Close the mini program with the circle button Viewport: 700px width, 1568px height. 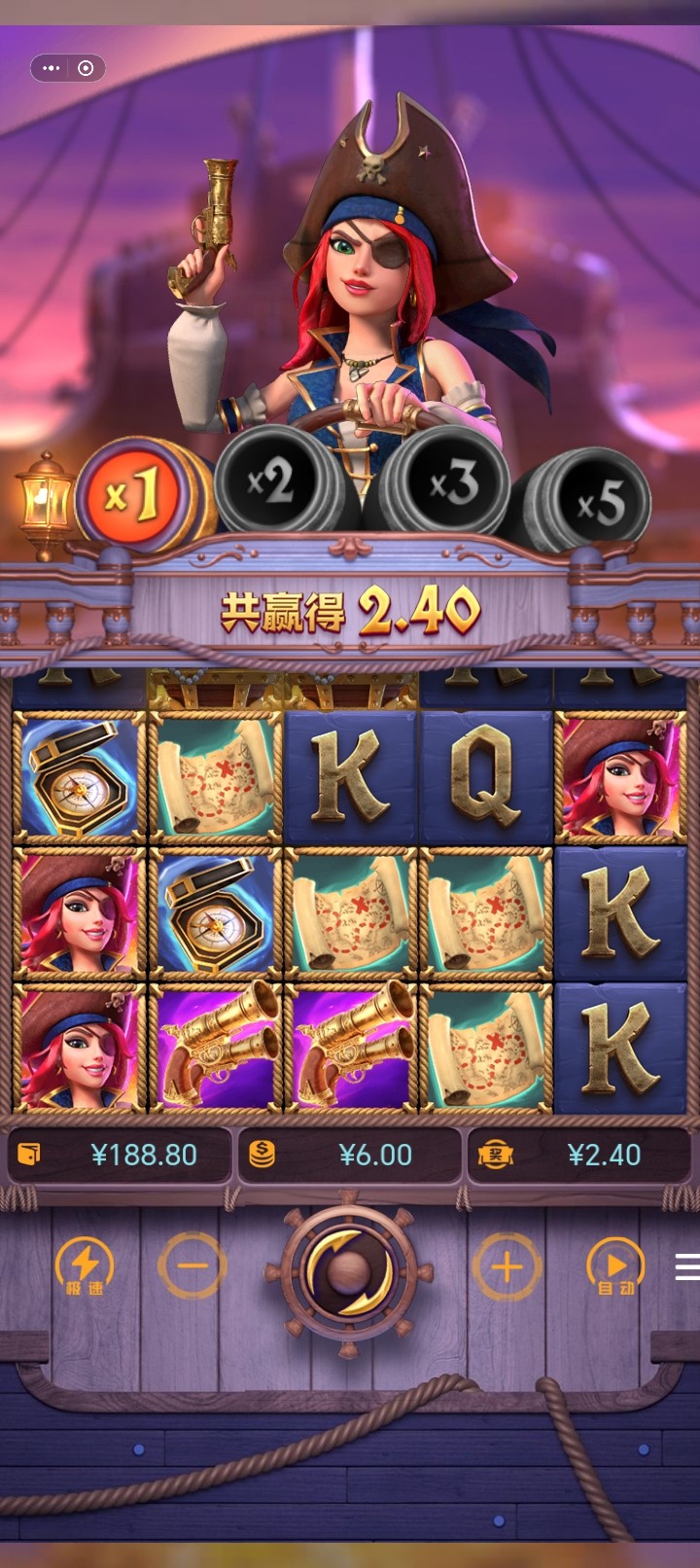point(86,68)
